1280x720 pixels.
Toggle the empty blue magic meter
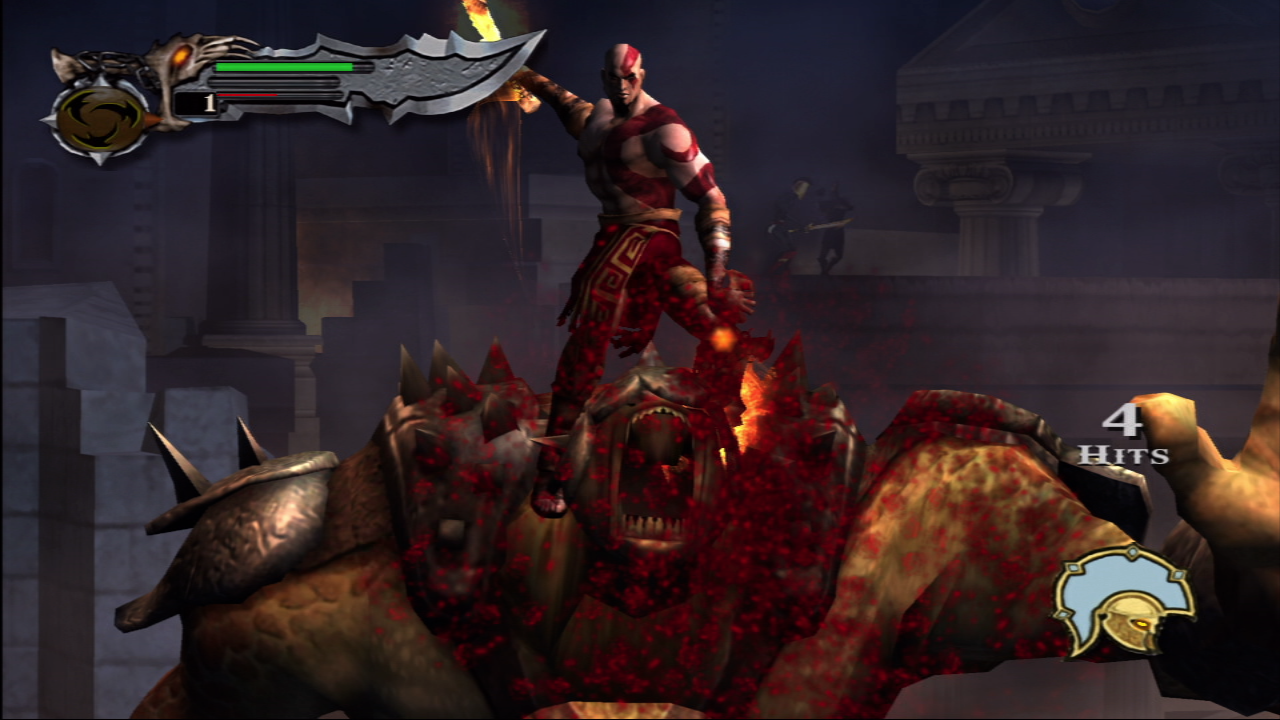coord(273,80)
